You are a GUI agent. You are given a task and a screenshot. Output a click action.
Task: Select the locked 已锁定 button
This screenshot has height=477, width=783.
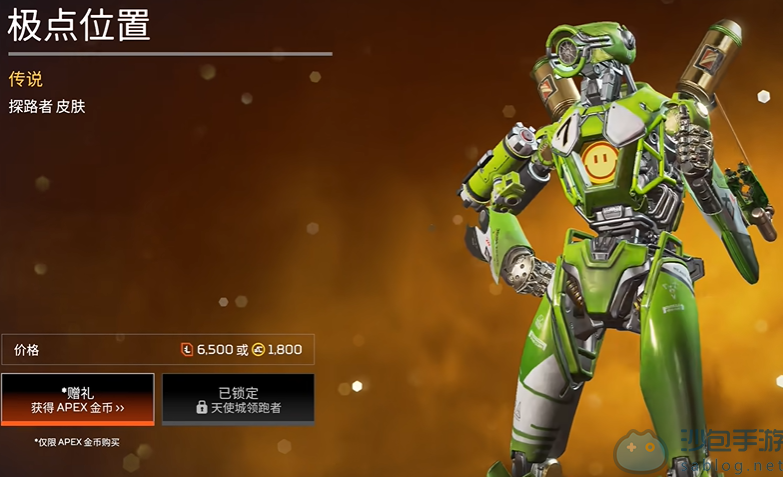pos(238,398)
